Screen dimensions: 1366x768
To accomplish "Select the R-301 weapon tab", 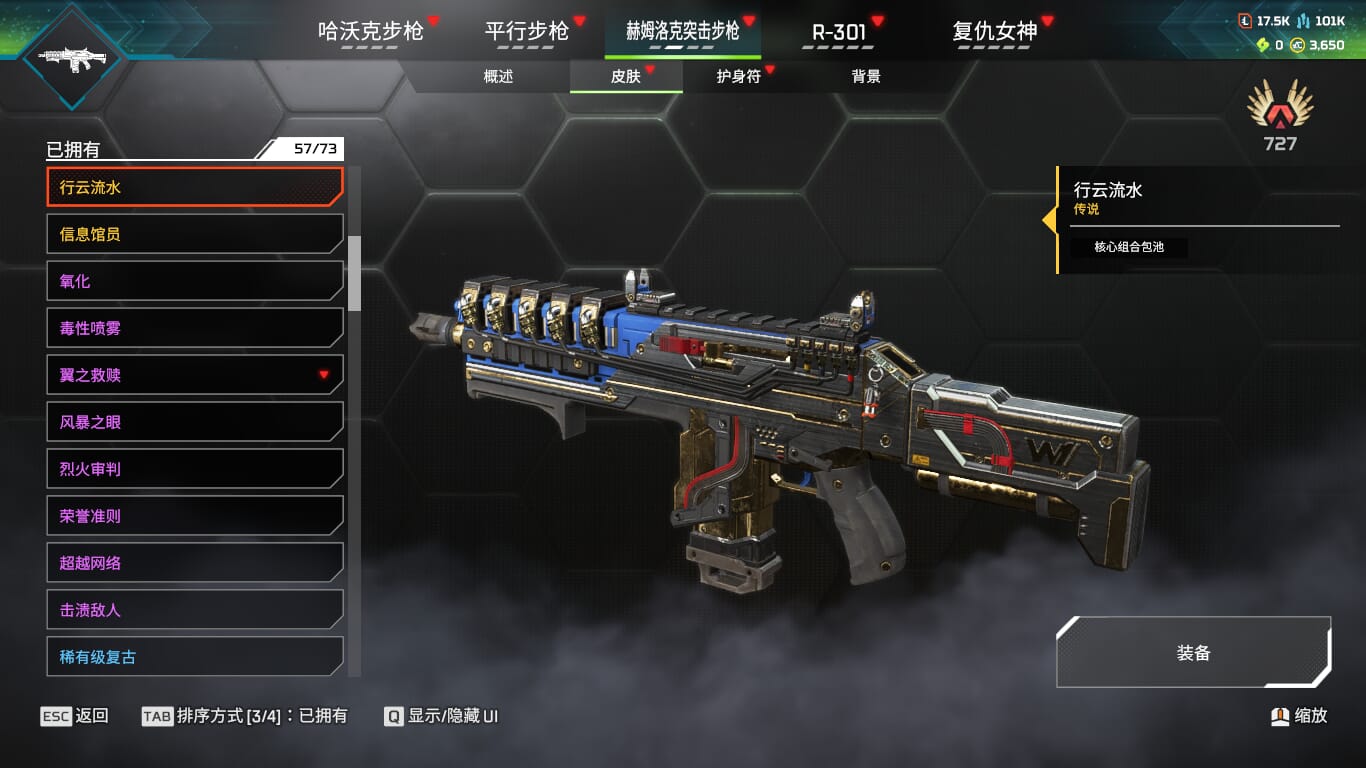I will click(x=839, y=31).
